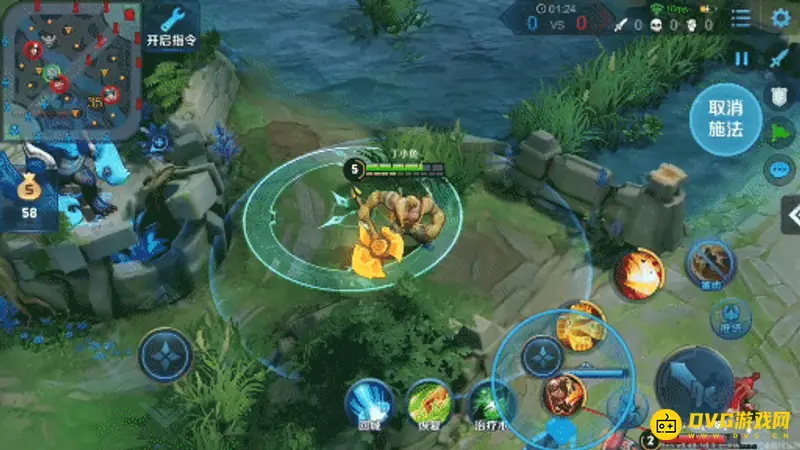Viewport: 800px width, 450px height.
Task: Tap the movement joystick pad
Action: point(165,357)
